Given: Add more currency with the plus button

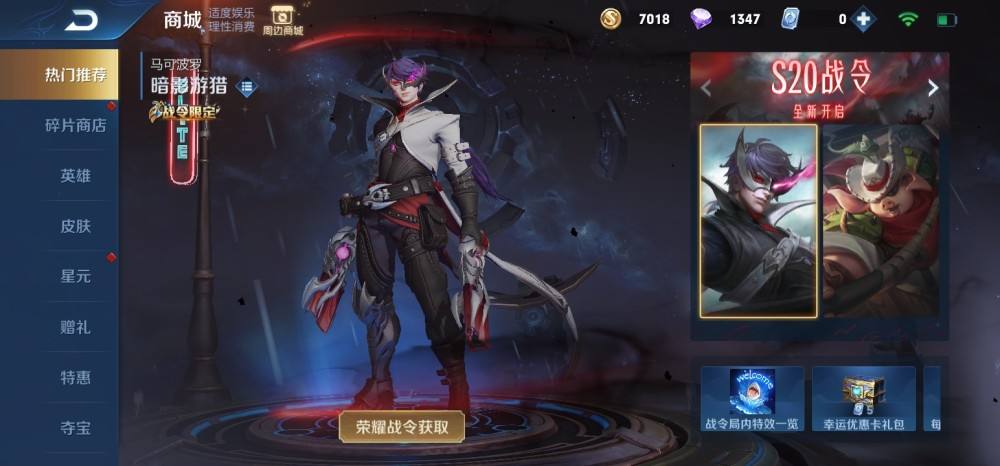Looking at the screenshot, I should (x=863, y=19).
